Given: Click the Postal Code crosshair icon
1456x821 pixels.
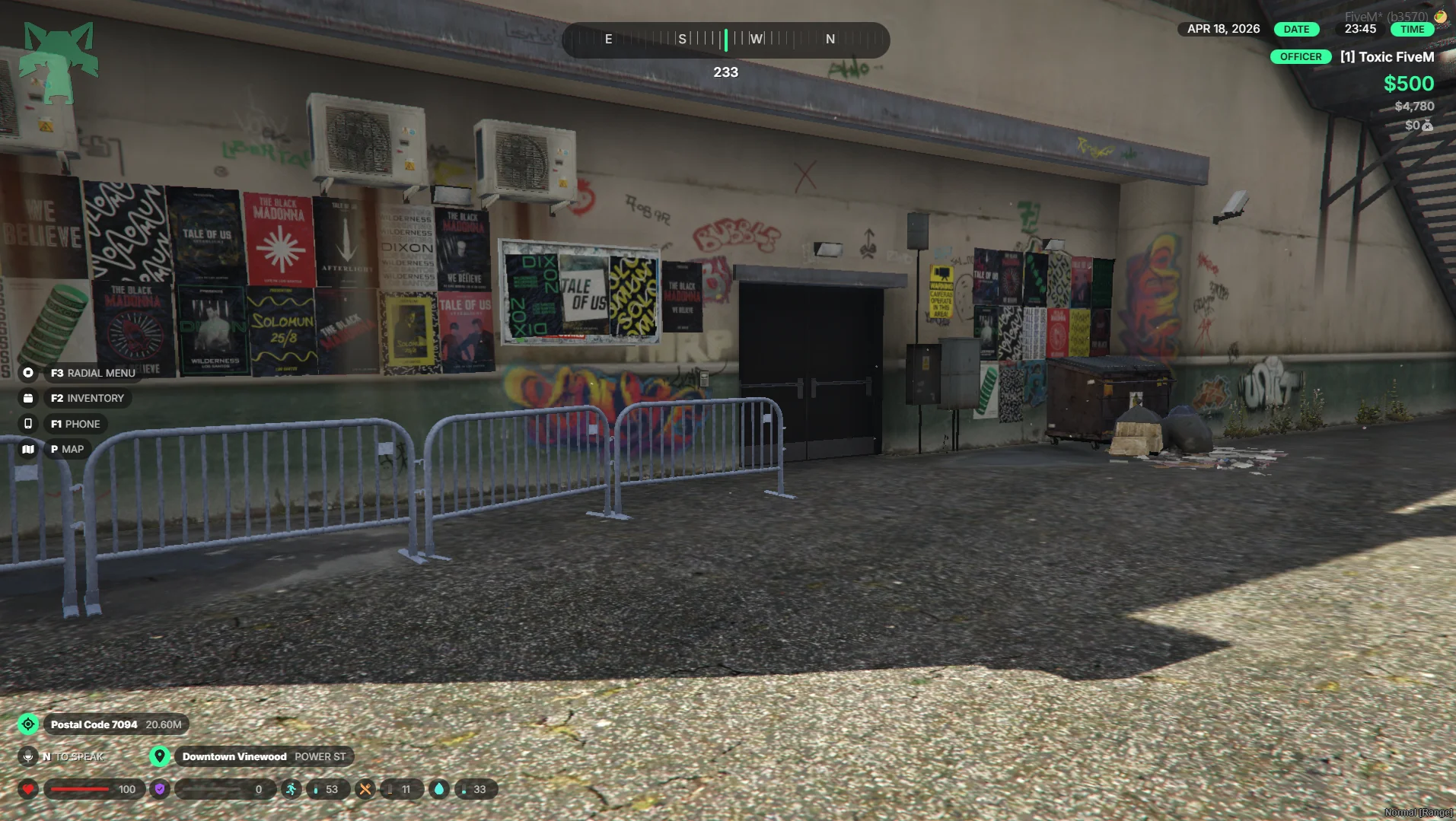Looking at the screenshot, I should (28, 724).
